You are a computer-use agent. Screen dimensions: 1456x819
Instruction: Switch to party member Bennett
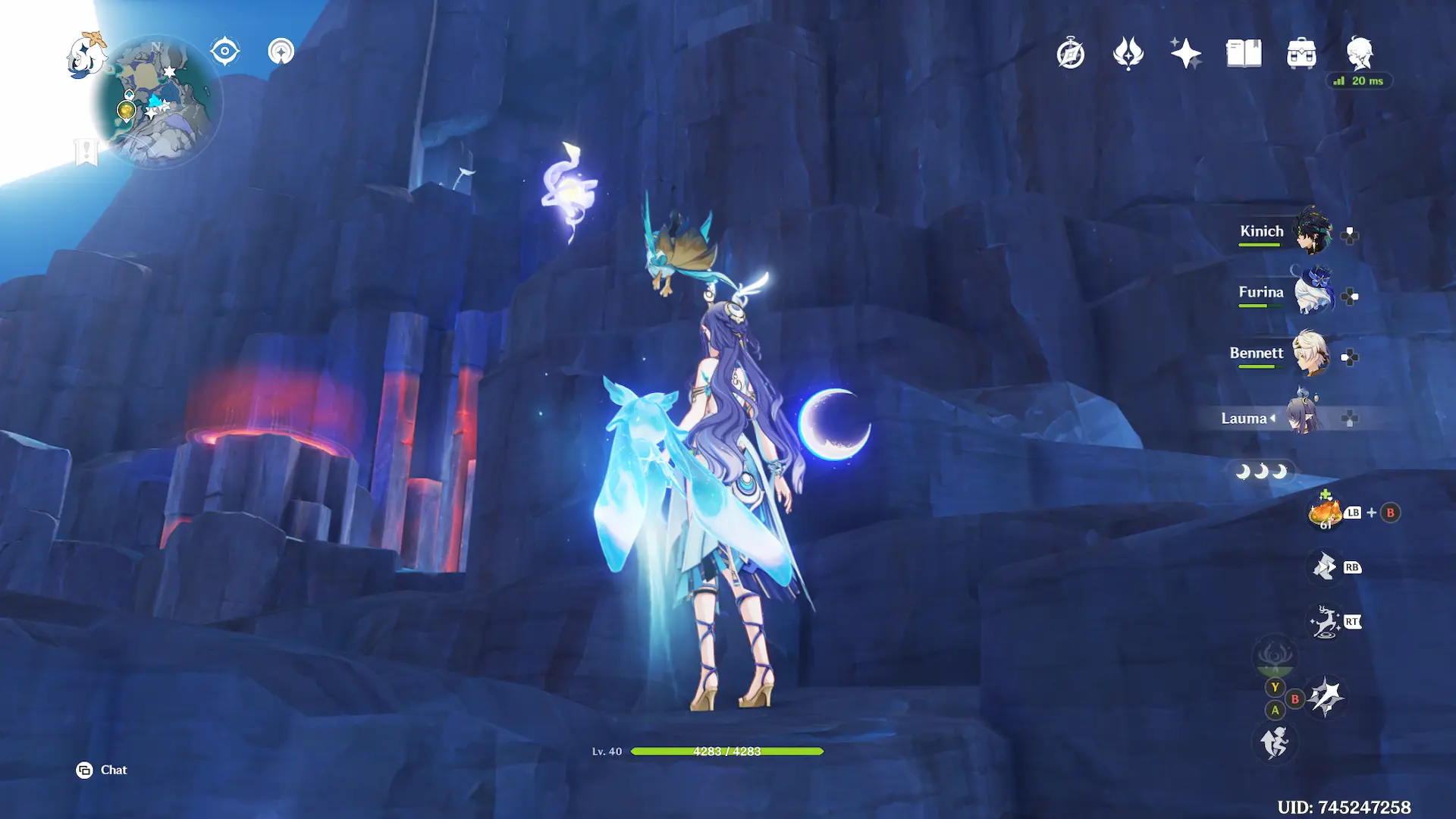point(1310,353)
